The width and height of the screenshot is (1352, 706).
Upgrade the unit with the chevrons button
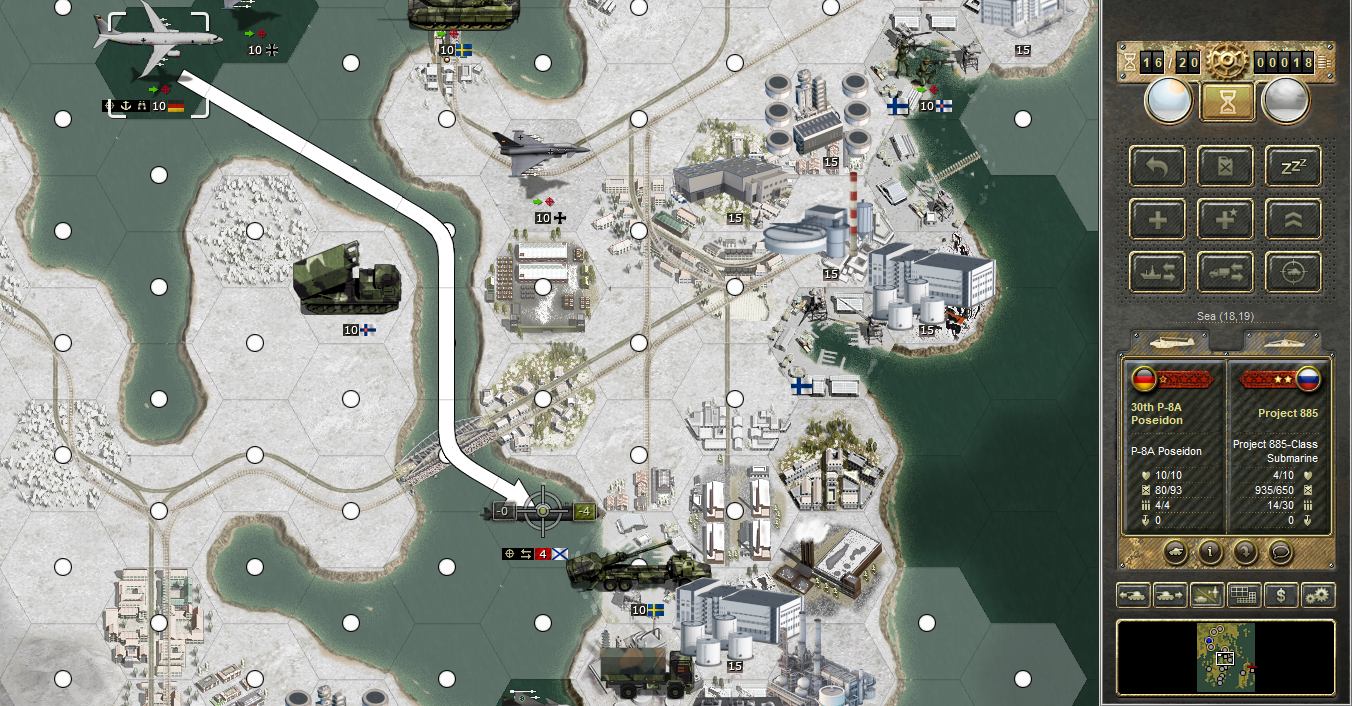click(x=1293, y=219)
